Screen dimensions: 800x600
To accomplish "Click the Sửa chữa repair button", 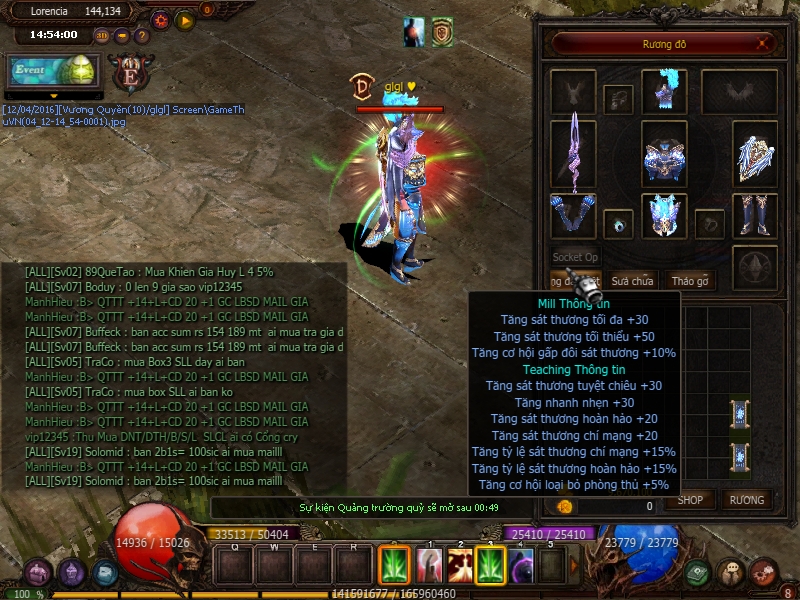I will click(x=633, y=281).
